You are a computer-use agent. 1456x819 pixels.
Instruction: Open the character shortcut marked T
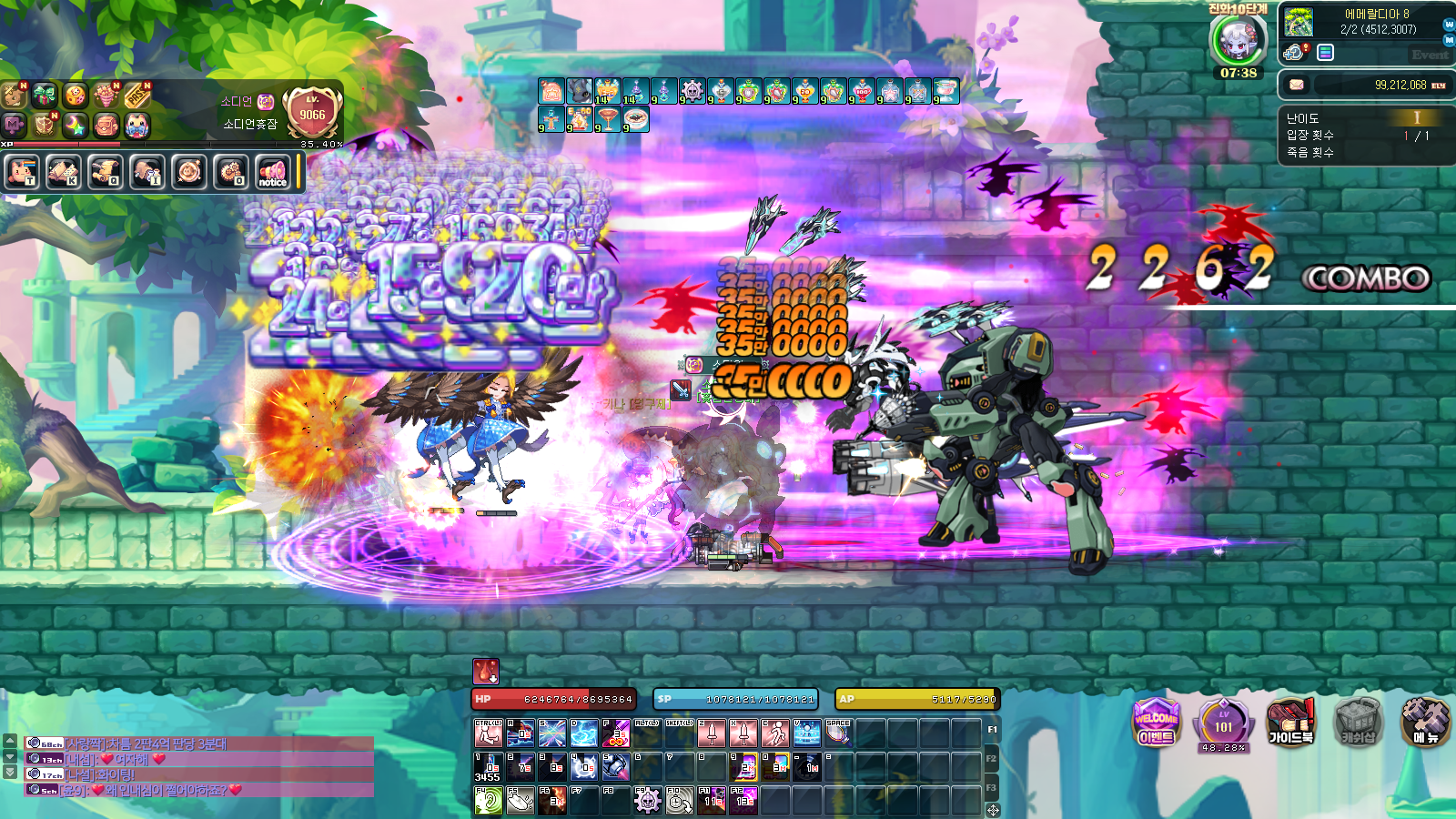click(x=21, y=171)
